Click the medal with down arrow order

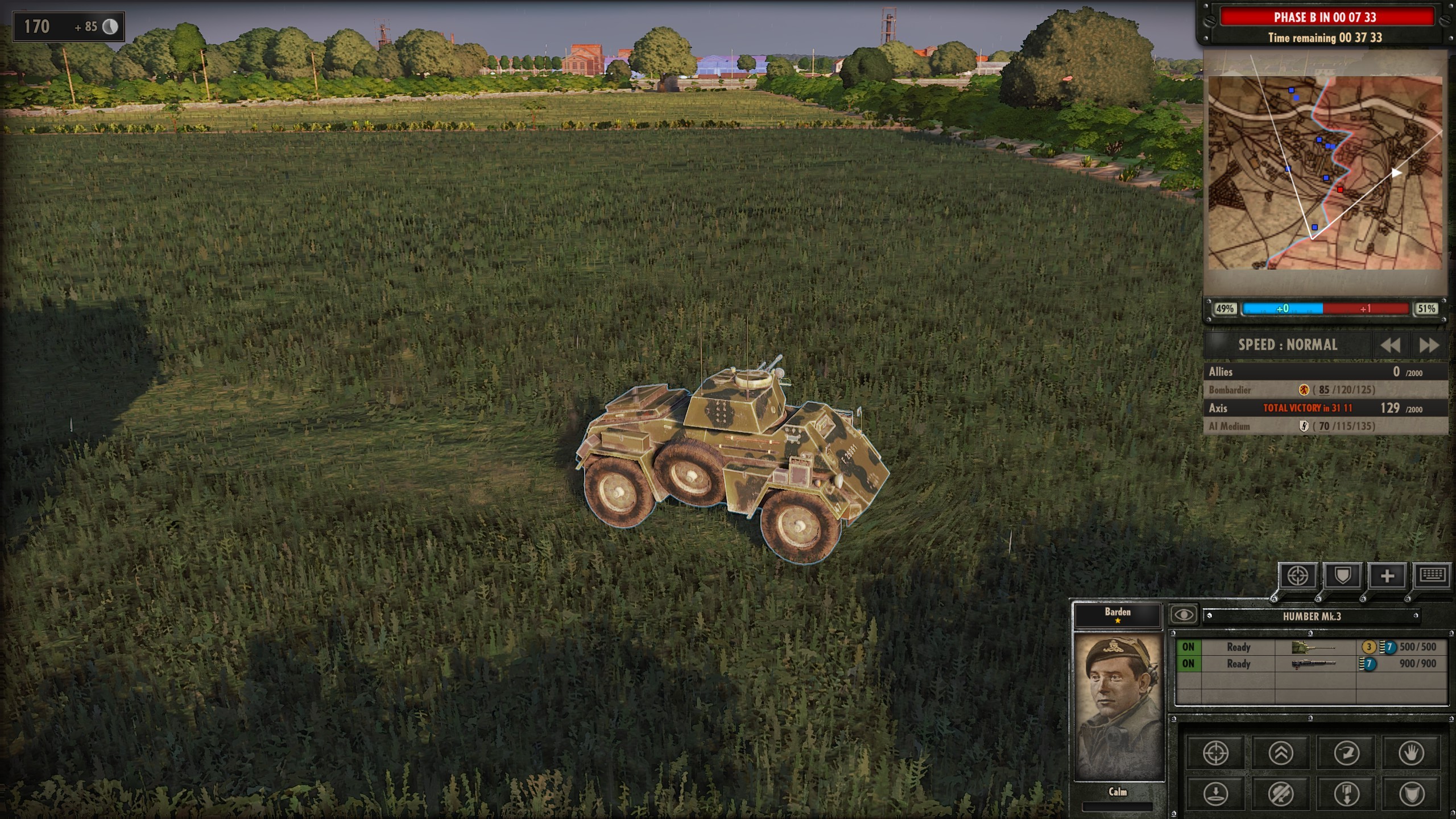(x=1346, y=793)
